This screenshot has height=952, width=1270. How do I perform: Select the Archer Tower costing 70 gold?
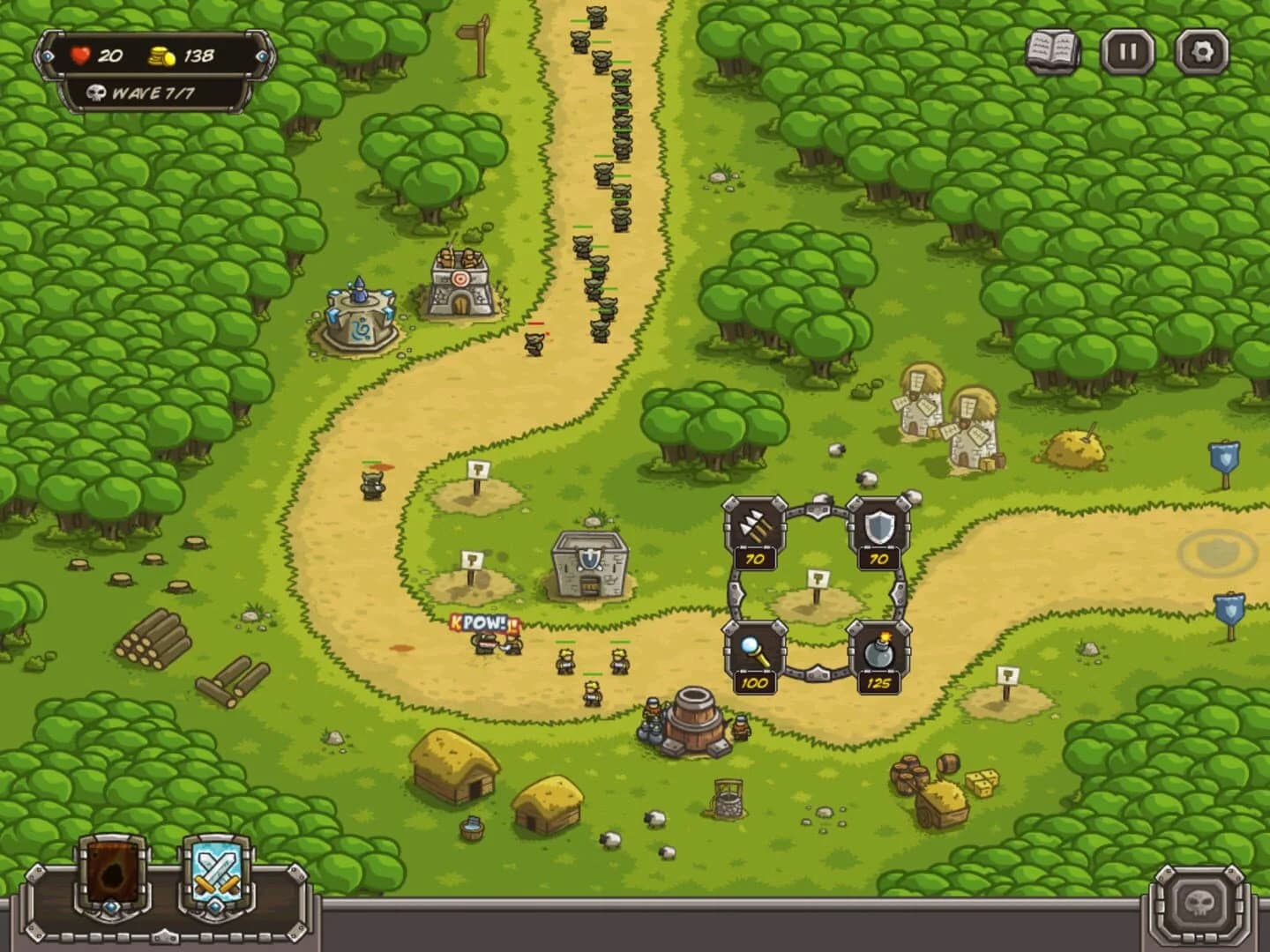click(754, 529)
